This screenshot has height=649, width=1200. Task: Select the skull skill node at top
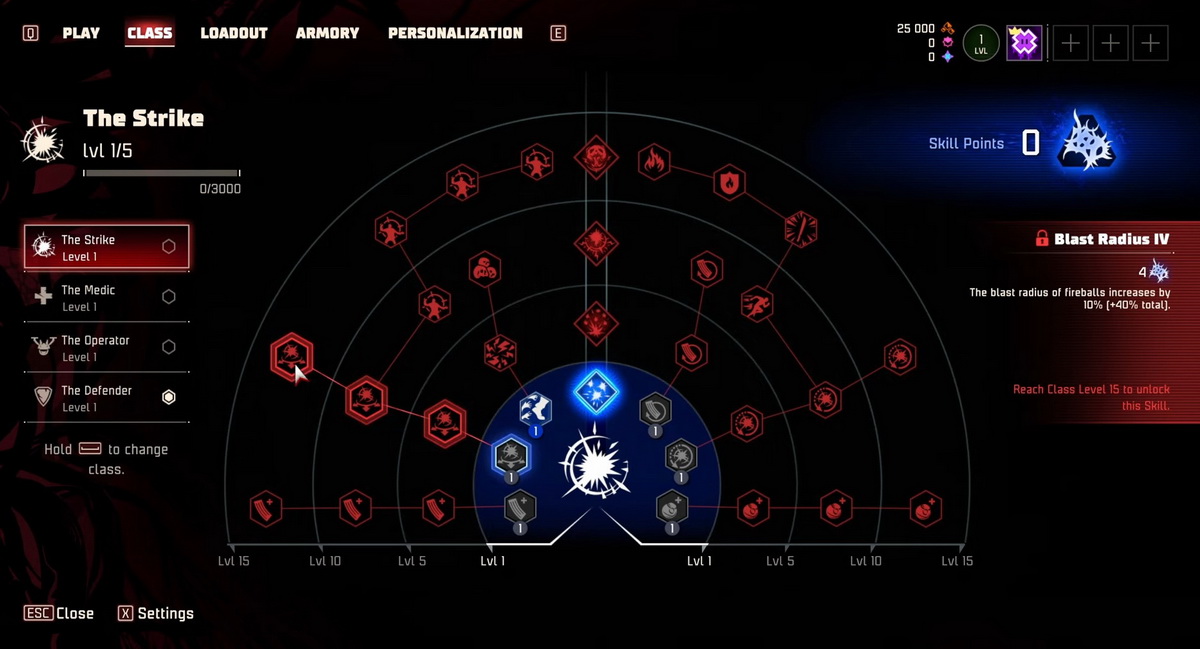click(x=595, y=156)
